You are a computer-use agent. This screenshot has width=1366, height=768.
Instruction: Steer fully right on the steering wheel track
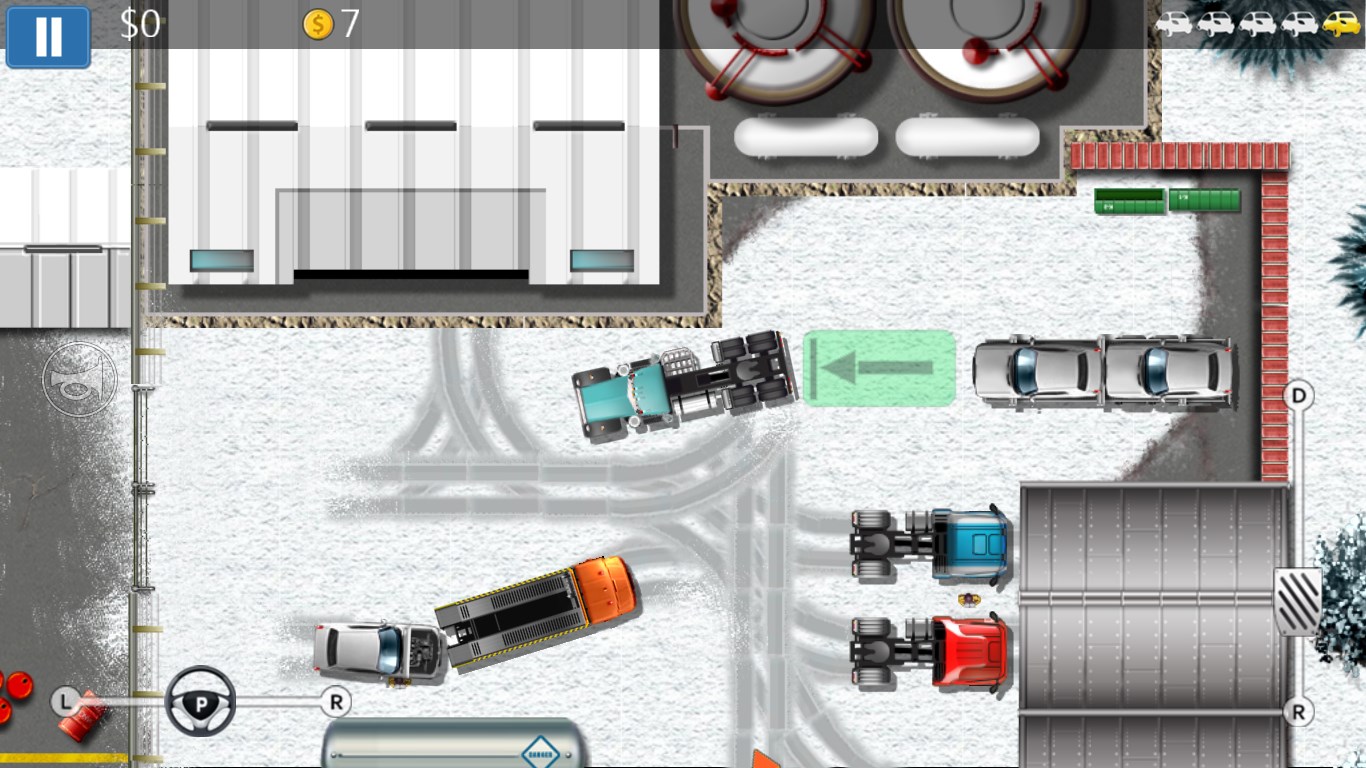click(x=336, y=702)
